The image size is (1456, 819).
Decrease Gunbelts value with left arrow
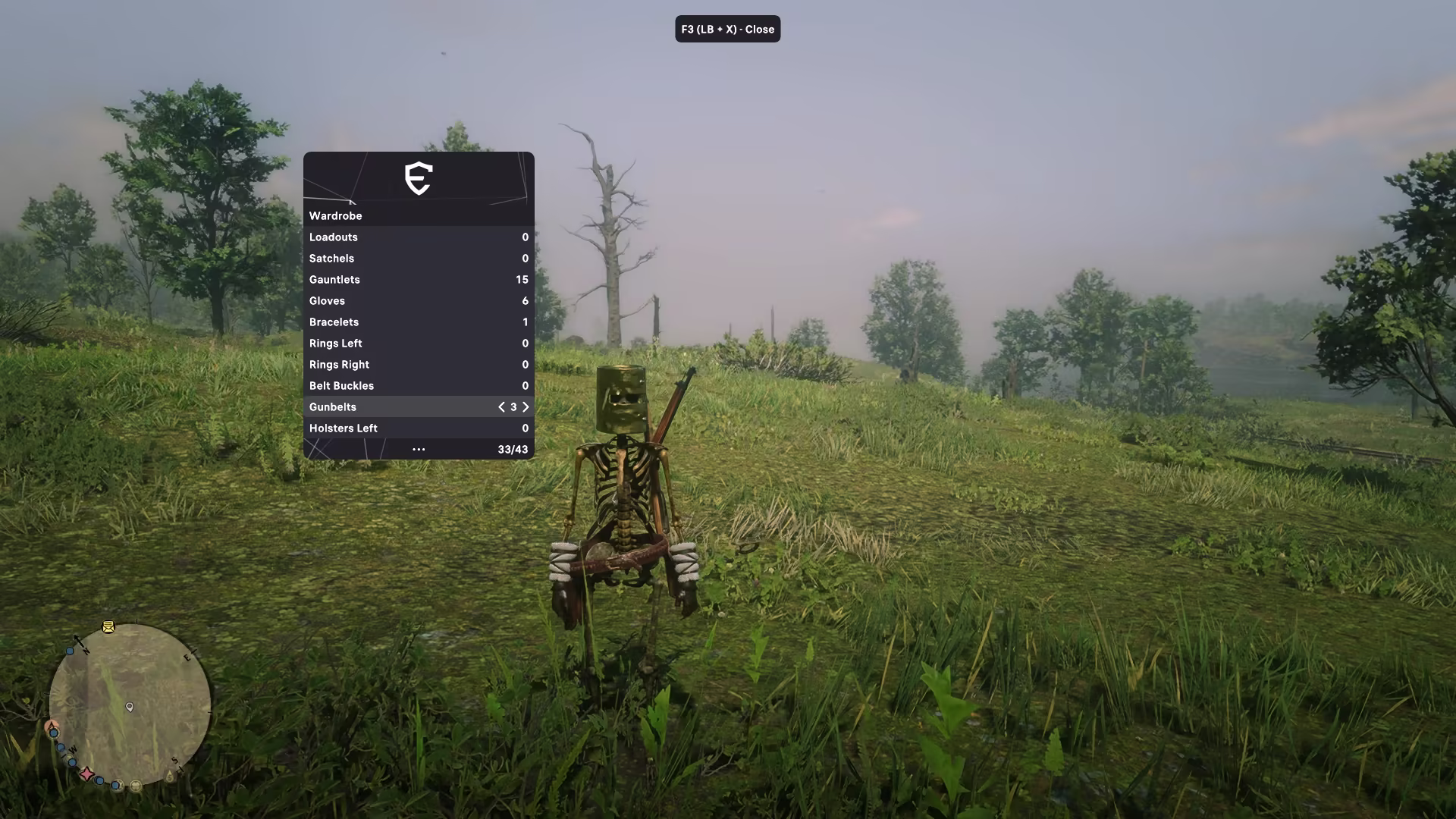click(x=501, y=407)
